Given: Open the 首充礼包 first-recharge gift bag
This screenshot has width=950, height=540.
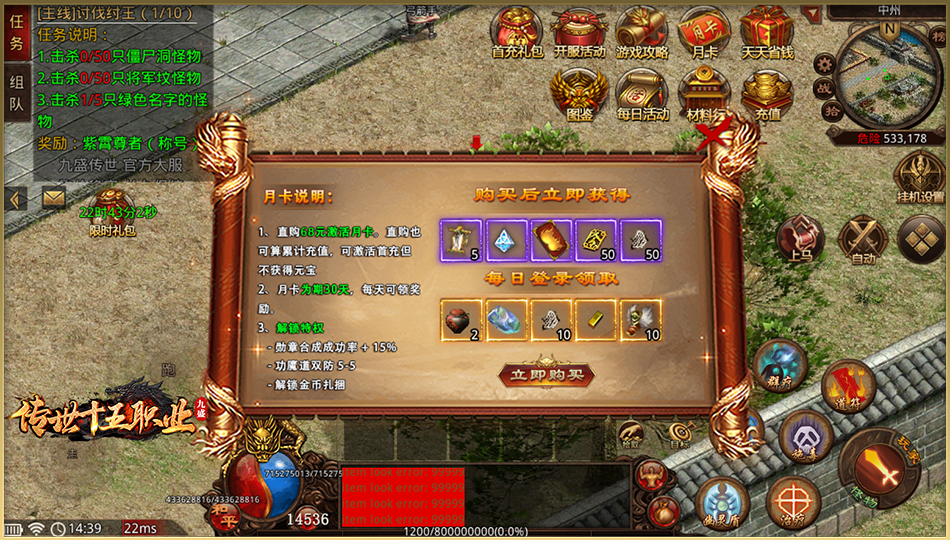Looking at the screenshot, I should (x=519, y=32).
